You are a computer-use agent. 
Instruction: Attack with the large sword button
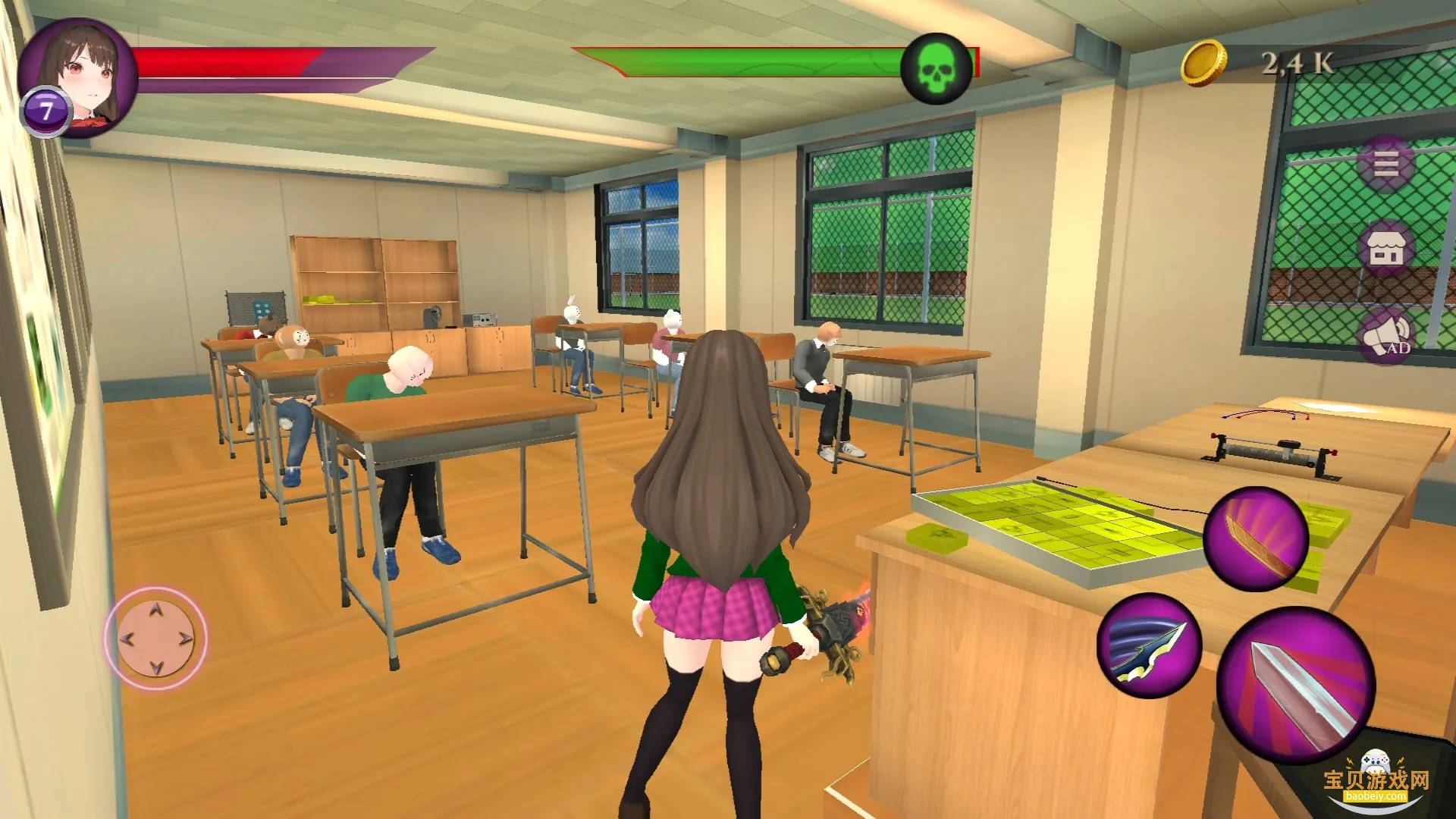1295,685
